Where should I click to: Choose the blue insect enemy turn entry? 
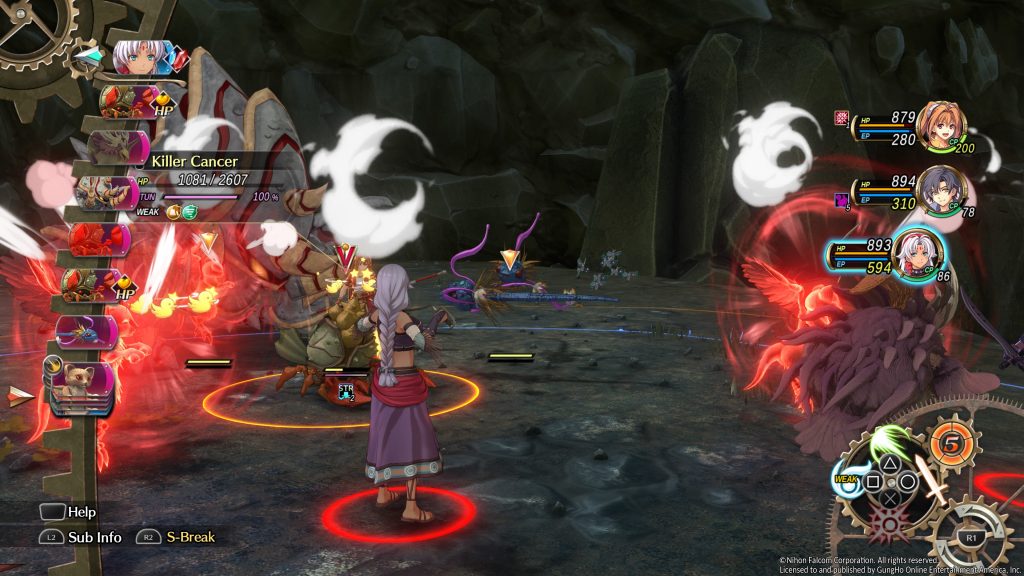point(88,331)
